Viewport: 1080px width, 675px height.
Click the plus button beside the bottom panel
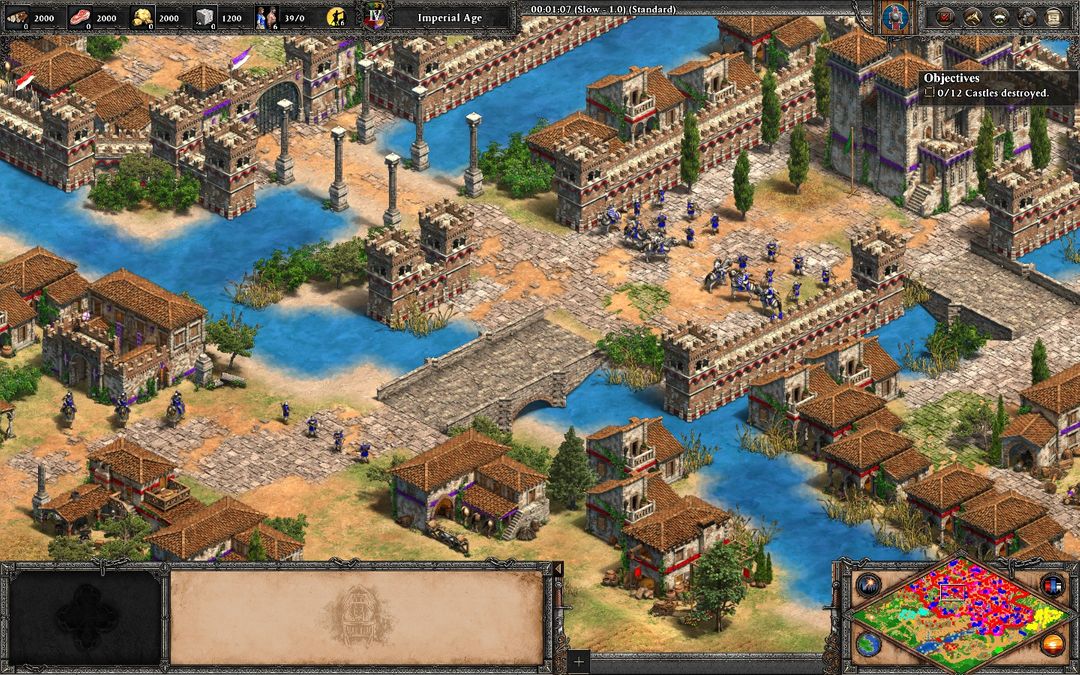point(578,661)
